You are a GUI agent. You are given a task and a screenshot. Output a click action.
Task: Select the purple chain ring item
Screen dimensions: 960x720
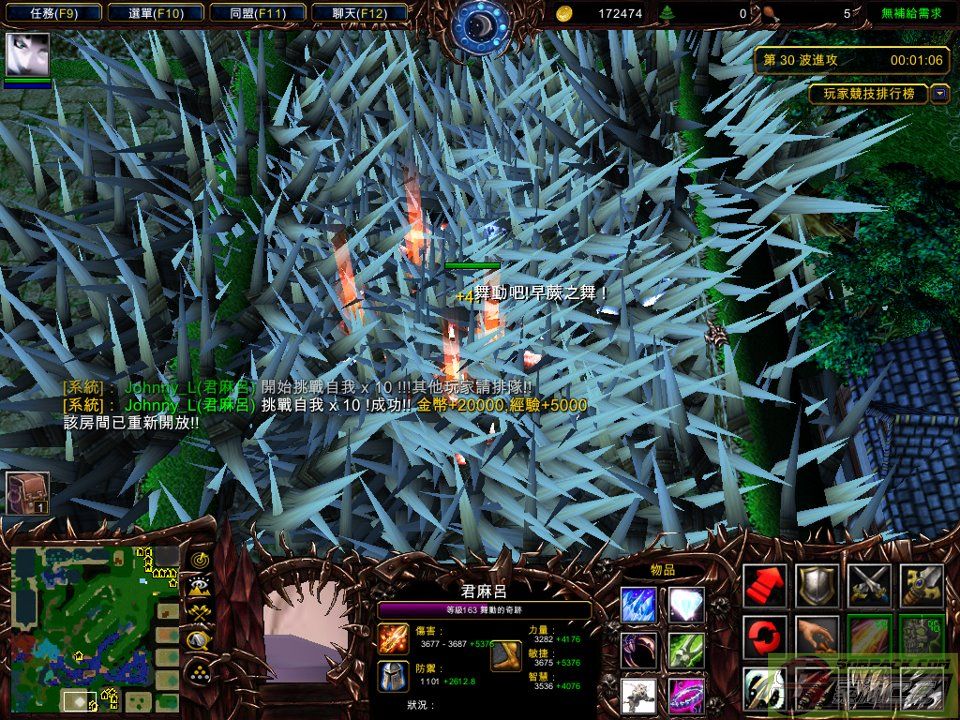point(686,694)
